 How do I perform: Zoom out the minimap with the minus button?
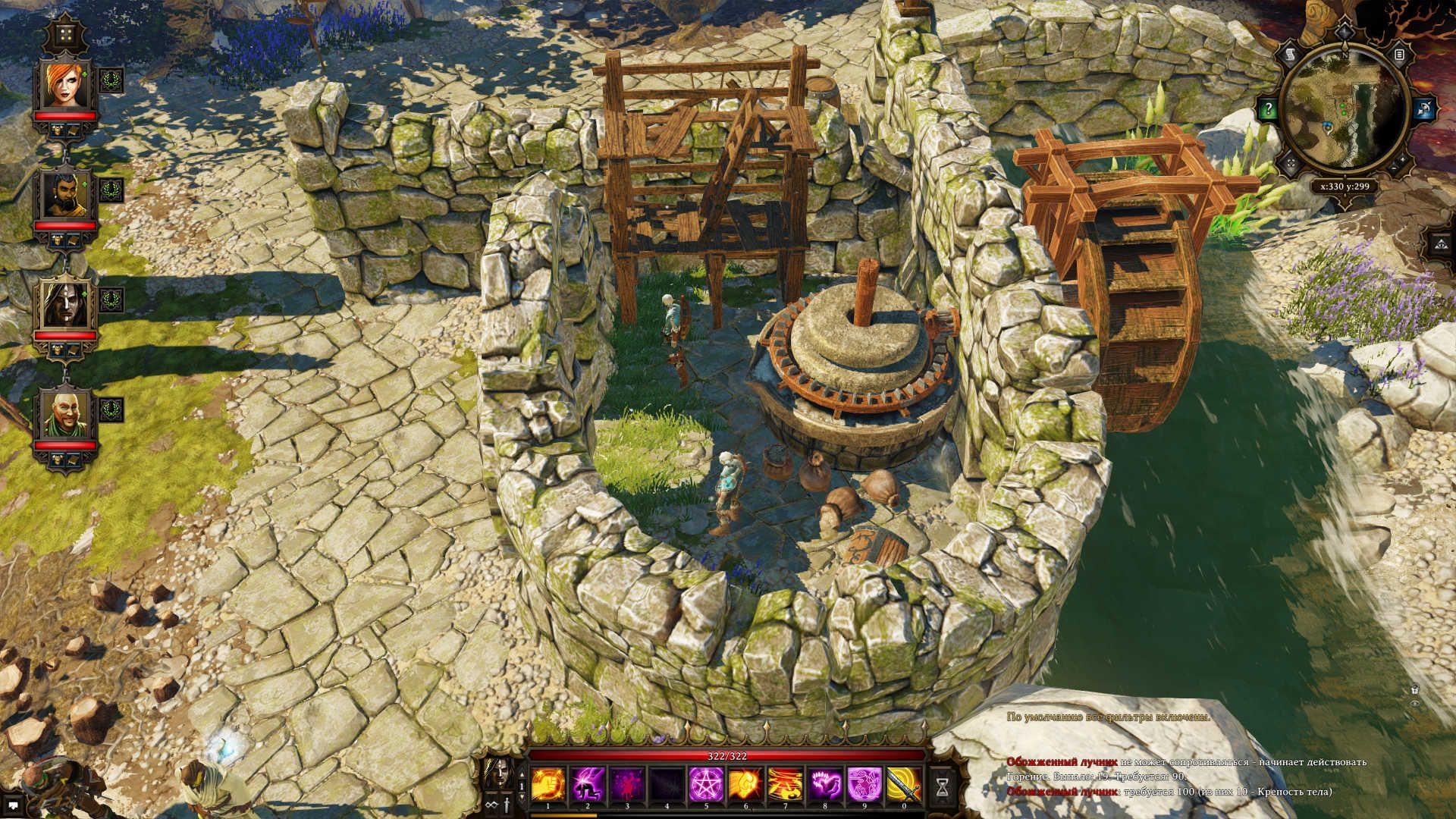[1393, 168]
